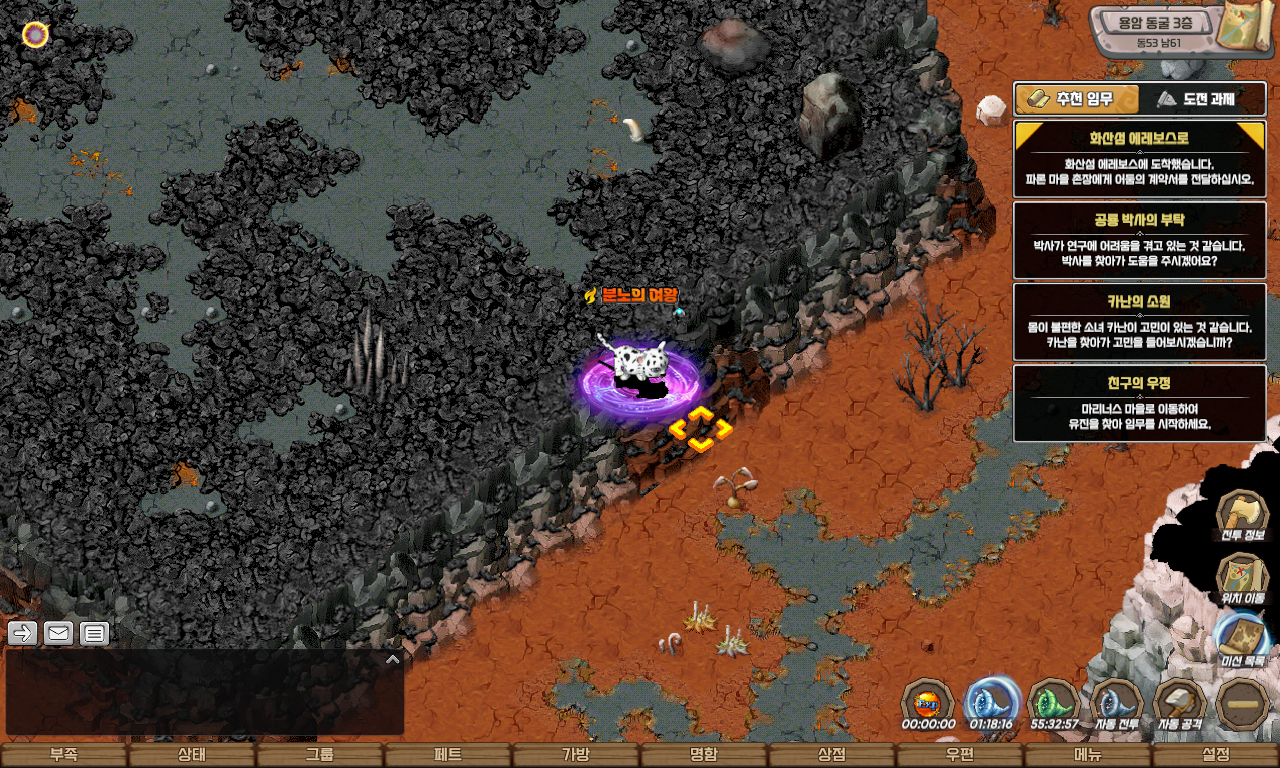Select the 추천 임무 tab
Image resolution: width=1280 pixels, height=768 pixels.
pyautogui.click(x=1078, y=99)
